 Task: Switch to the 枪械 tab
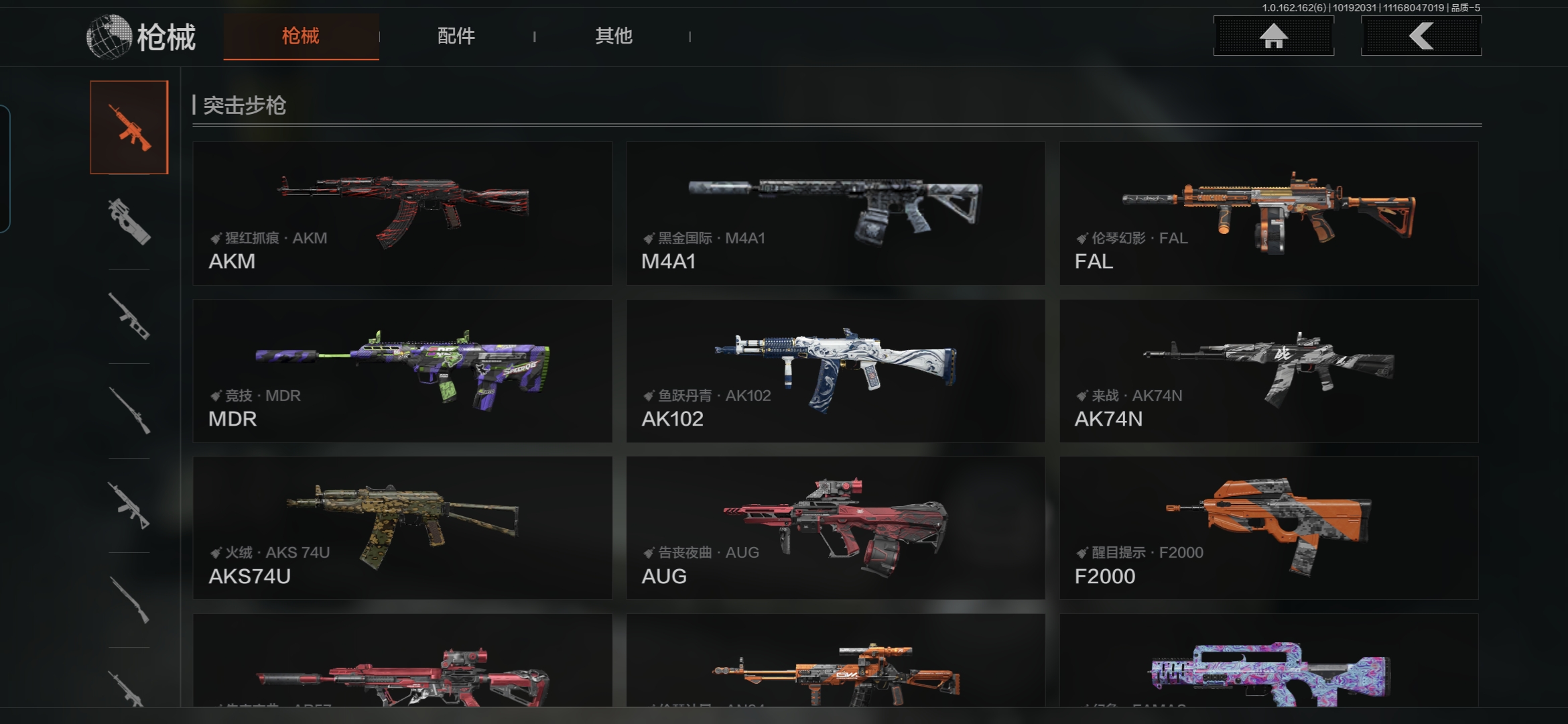pos(301,36)
